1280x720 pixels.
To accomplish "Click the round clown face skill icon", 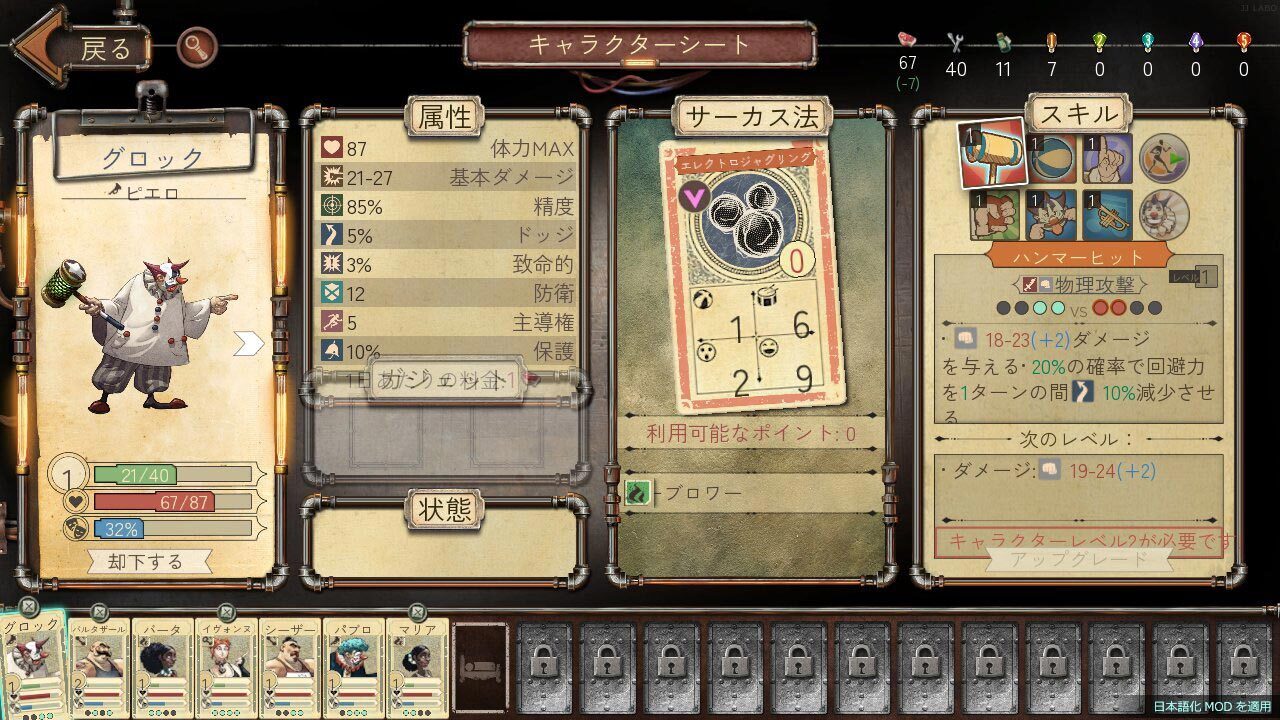I will (x=1163, y=213).
